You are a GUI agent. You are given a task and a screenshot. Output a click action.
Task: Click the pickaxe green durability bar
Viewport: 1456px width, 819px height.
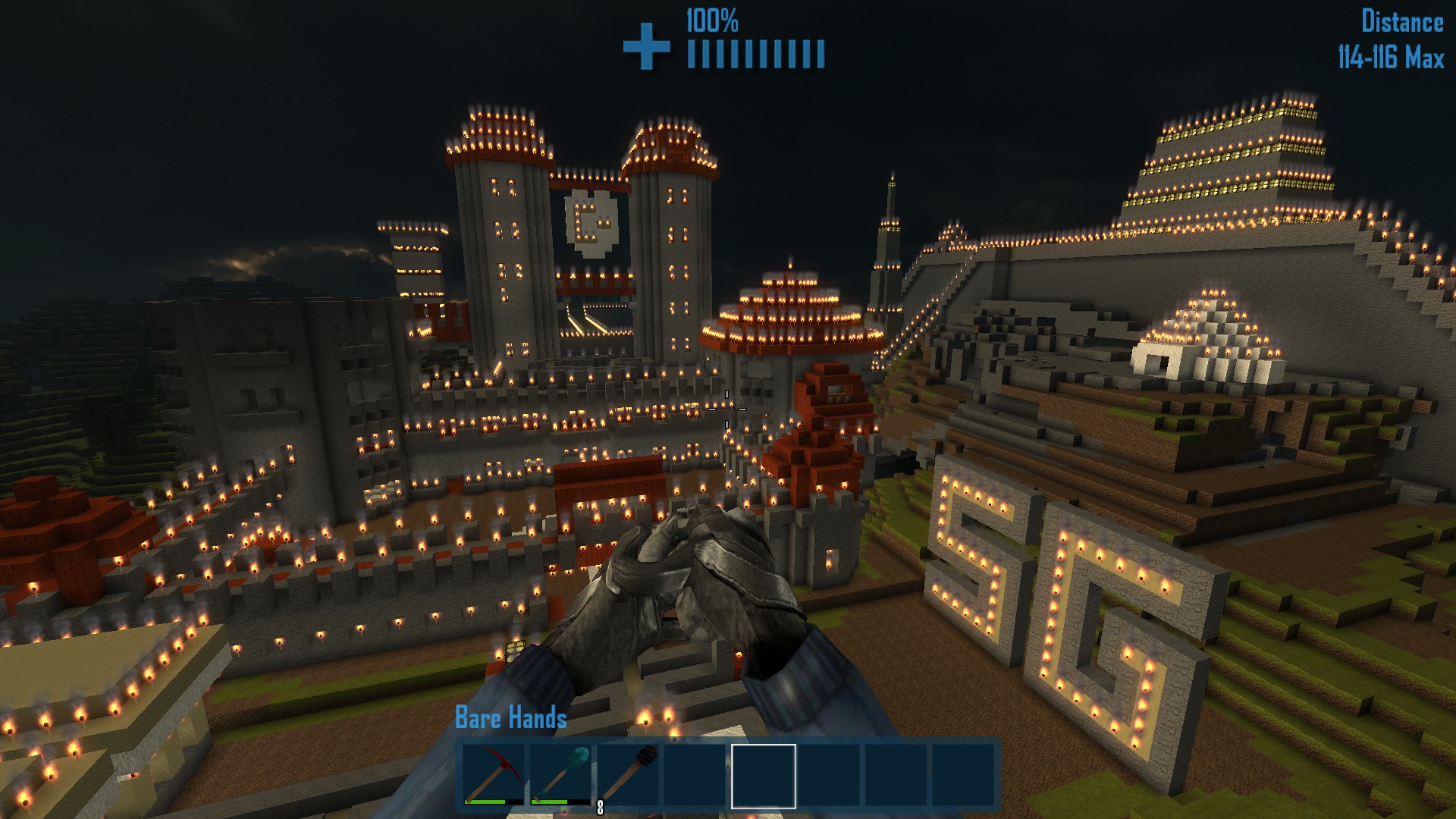(x=485, y=802)
